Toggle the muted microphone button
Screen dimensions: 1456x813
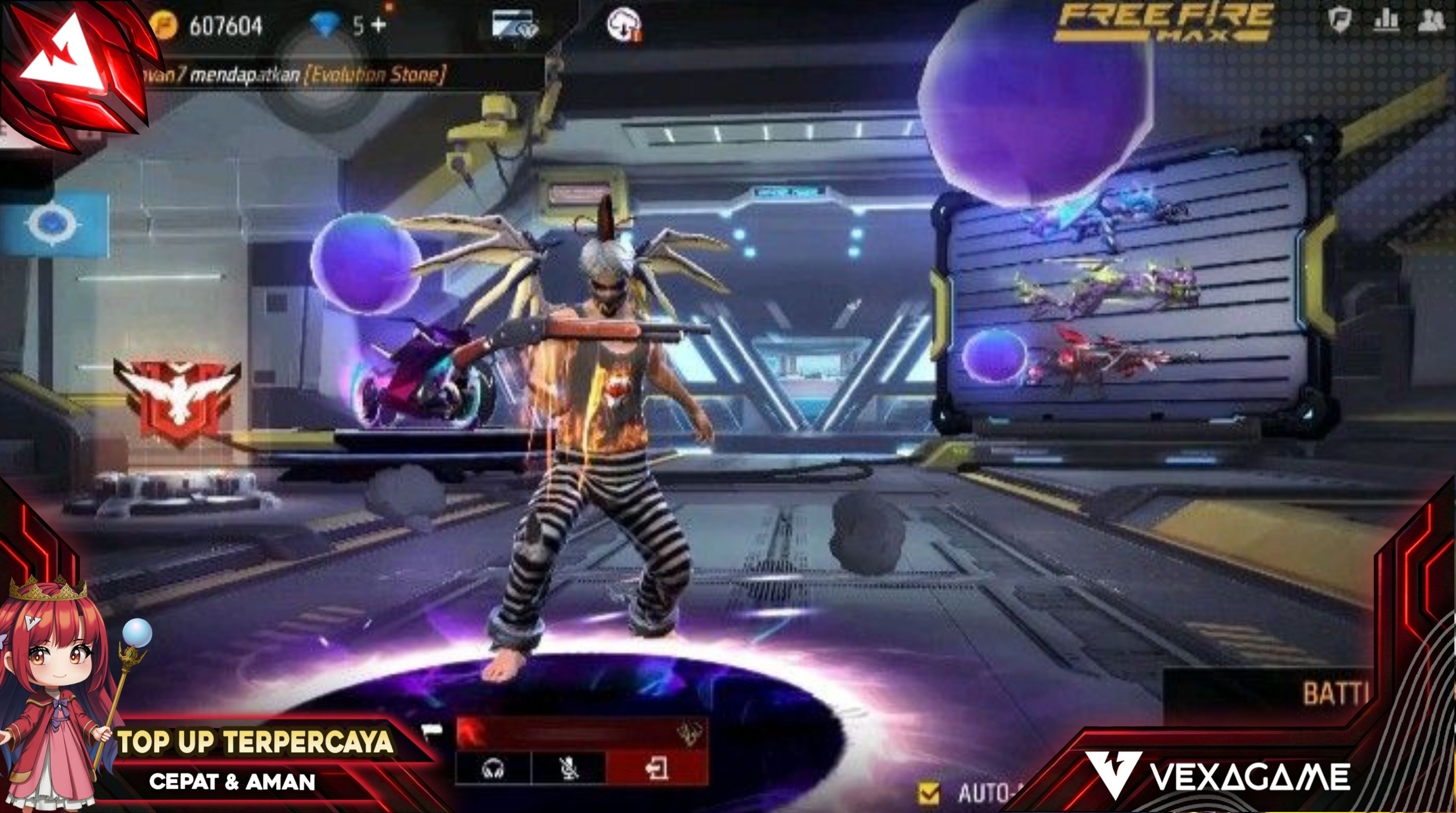tap(568, 769)
